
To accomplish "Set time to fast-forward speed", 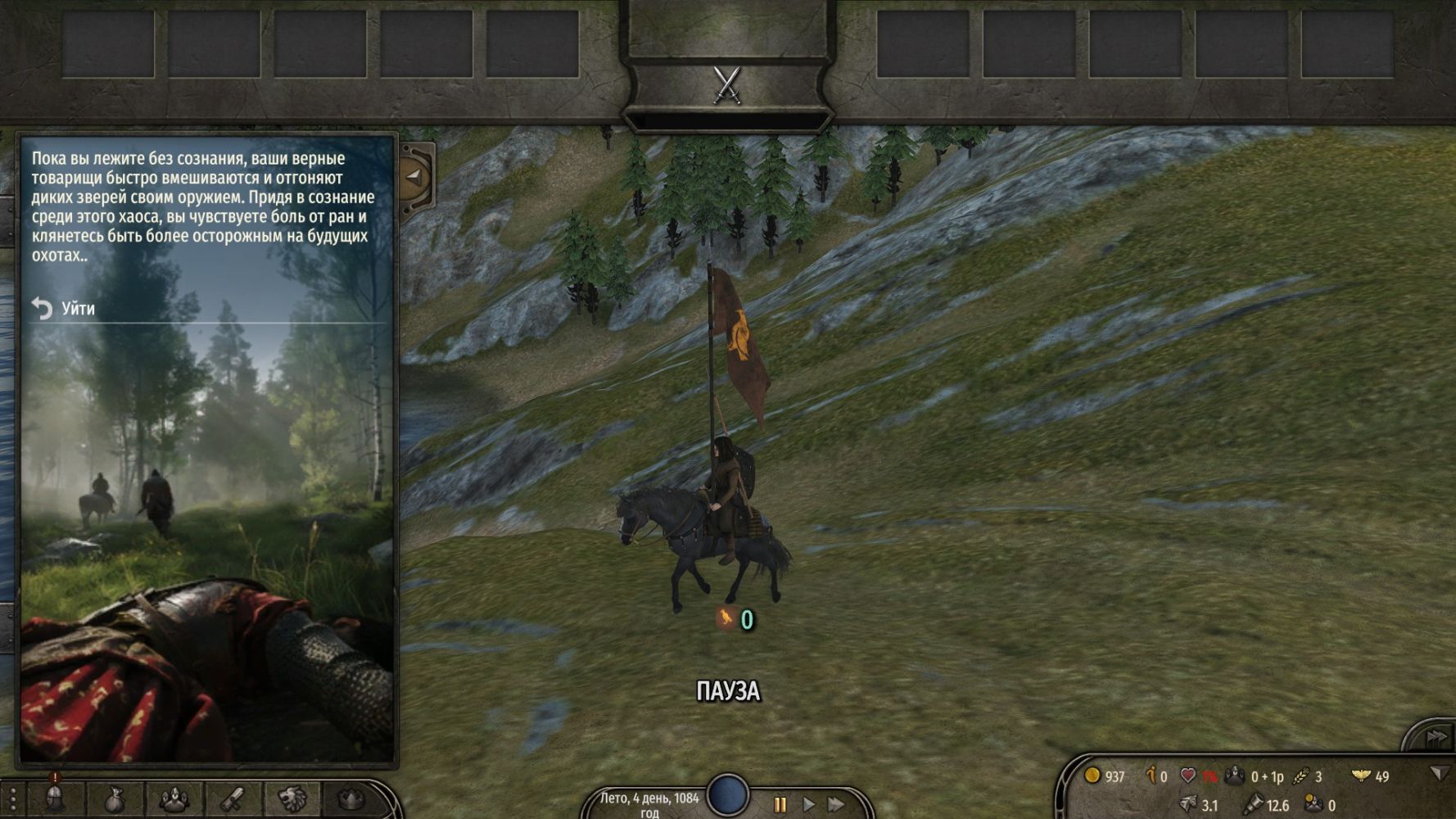I will [836, 804].
